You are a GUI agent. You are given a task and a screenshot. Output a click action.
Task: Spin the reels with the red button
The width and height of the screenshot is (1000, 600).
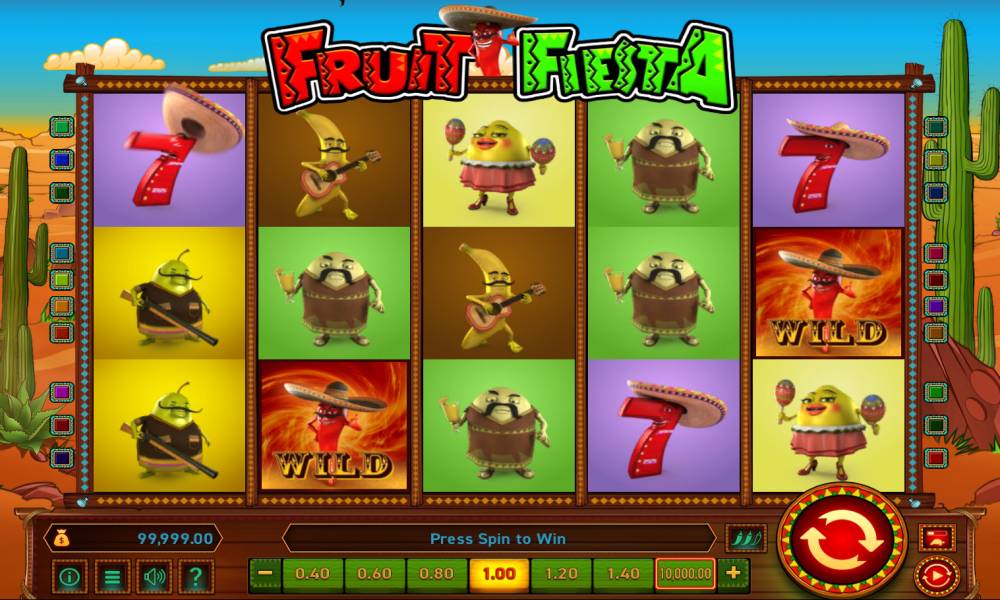point(841,542)
